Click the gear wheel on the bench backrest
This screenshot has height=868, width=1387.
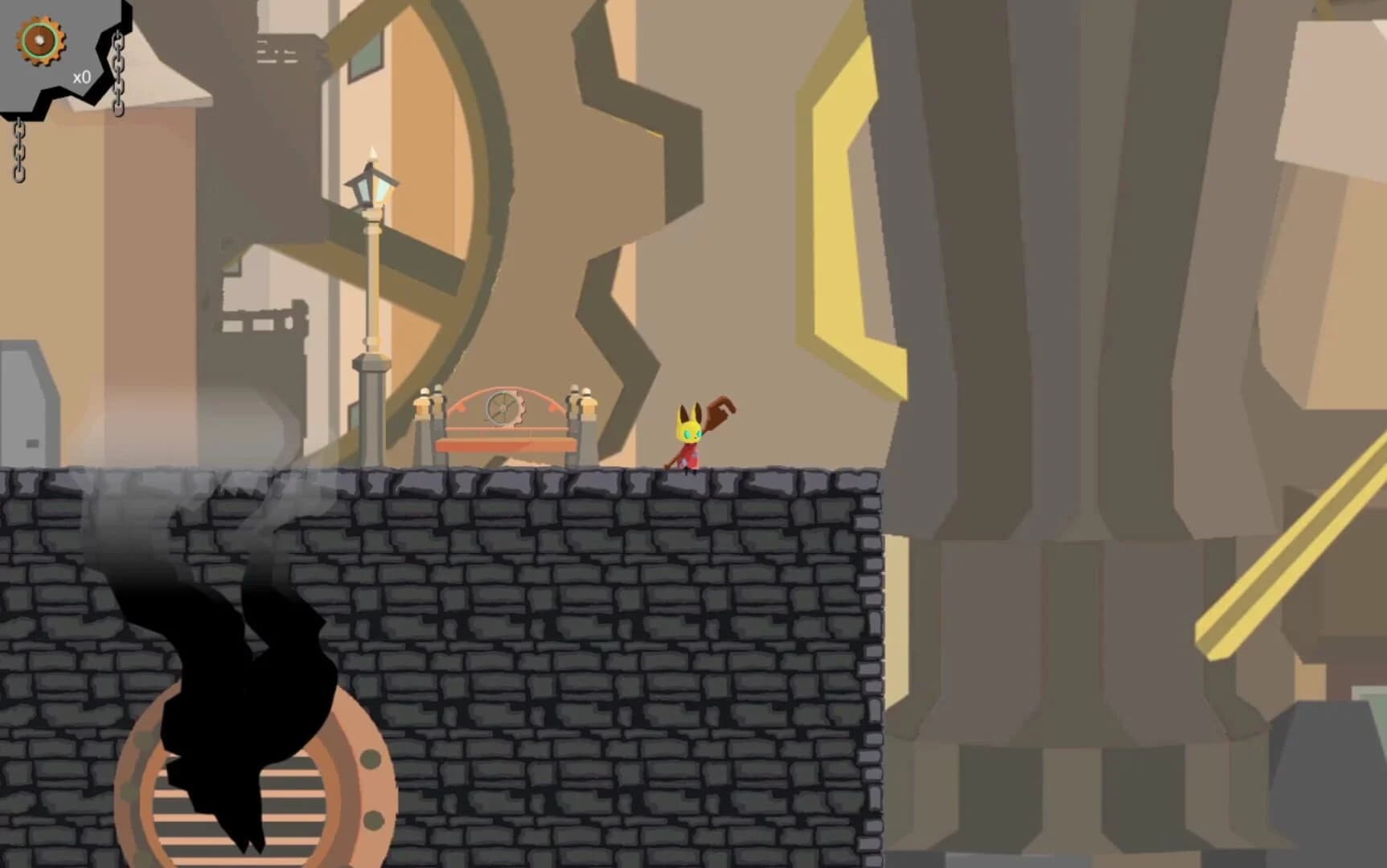click(503, 408)
